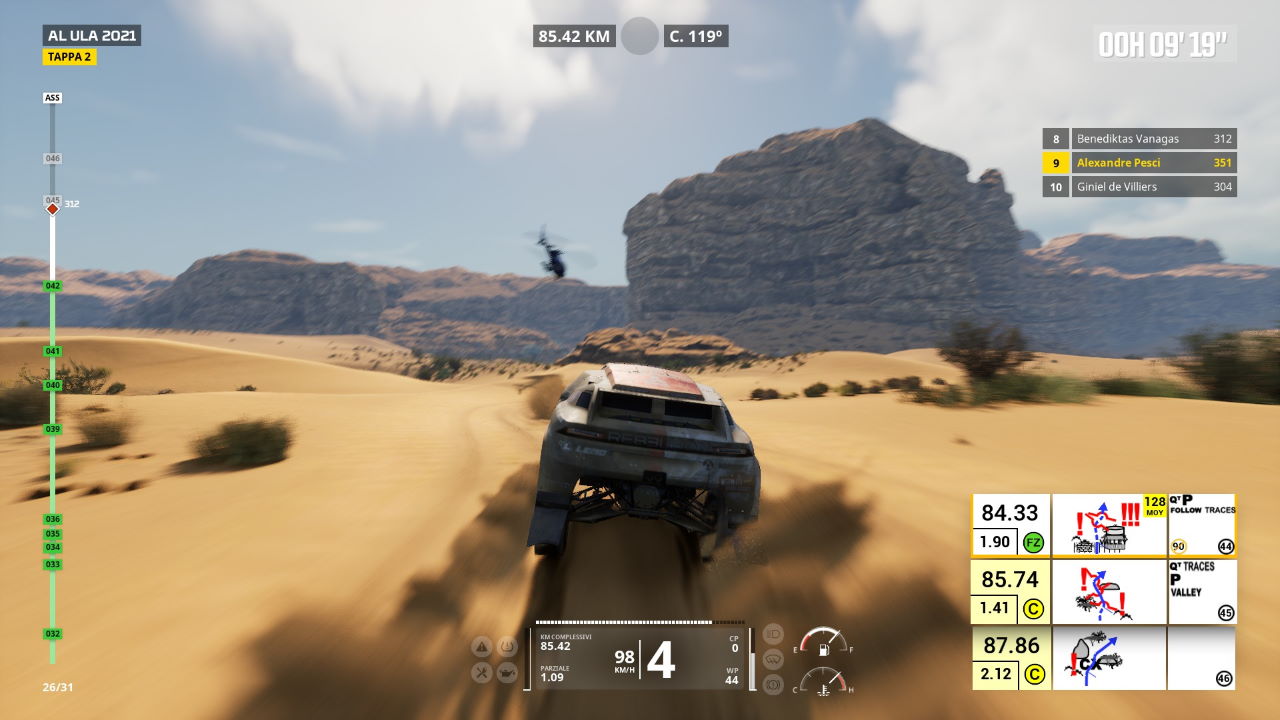Click waypoint 032 on the progress track
The width and height of the screenshot is (1280, 720).
tap(53, 634)
